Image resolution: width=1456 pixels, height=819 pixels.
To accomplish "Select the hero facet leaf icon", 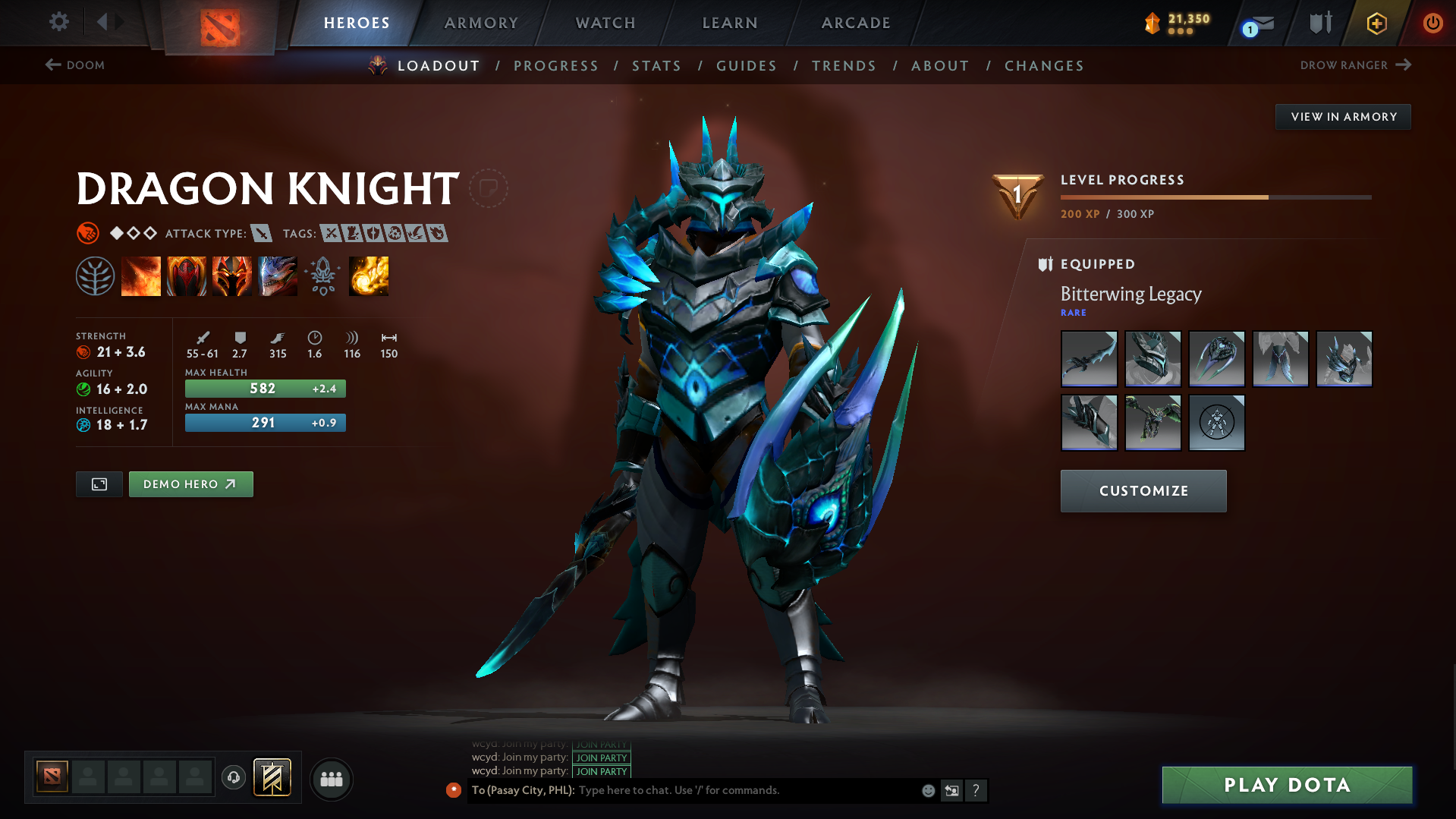I will 96,276.
